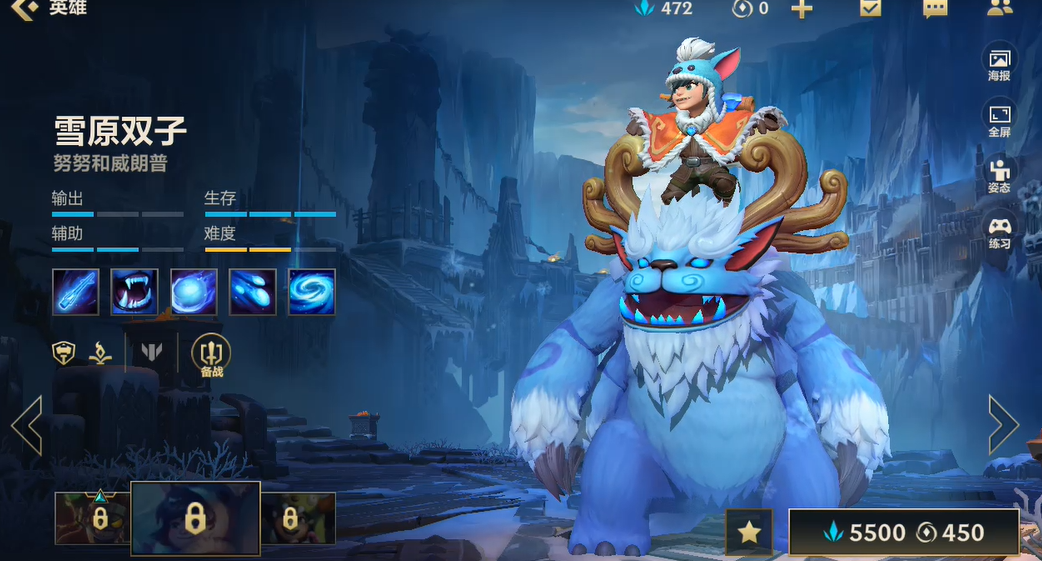This screenshot has height=561, width=1042.
Task: Show the previous champion with left arrow
Action: pyautogui.click(x=26, y=425)
